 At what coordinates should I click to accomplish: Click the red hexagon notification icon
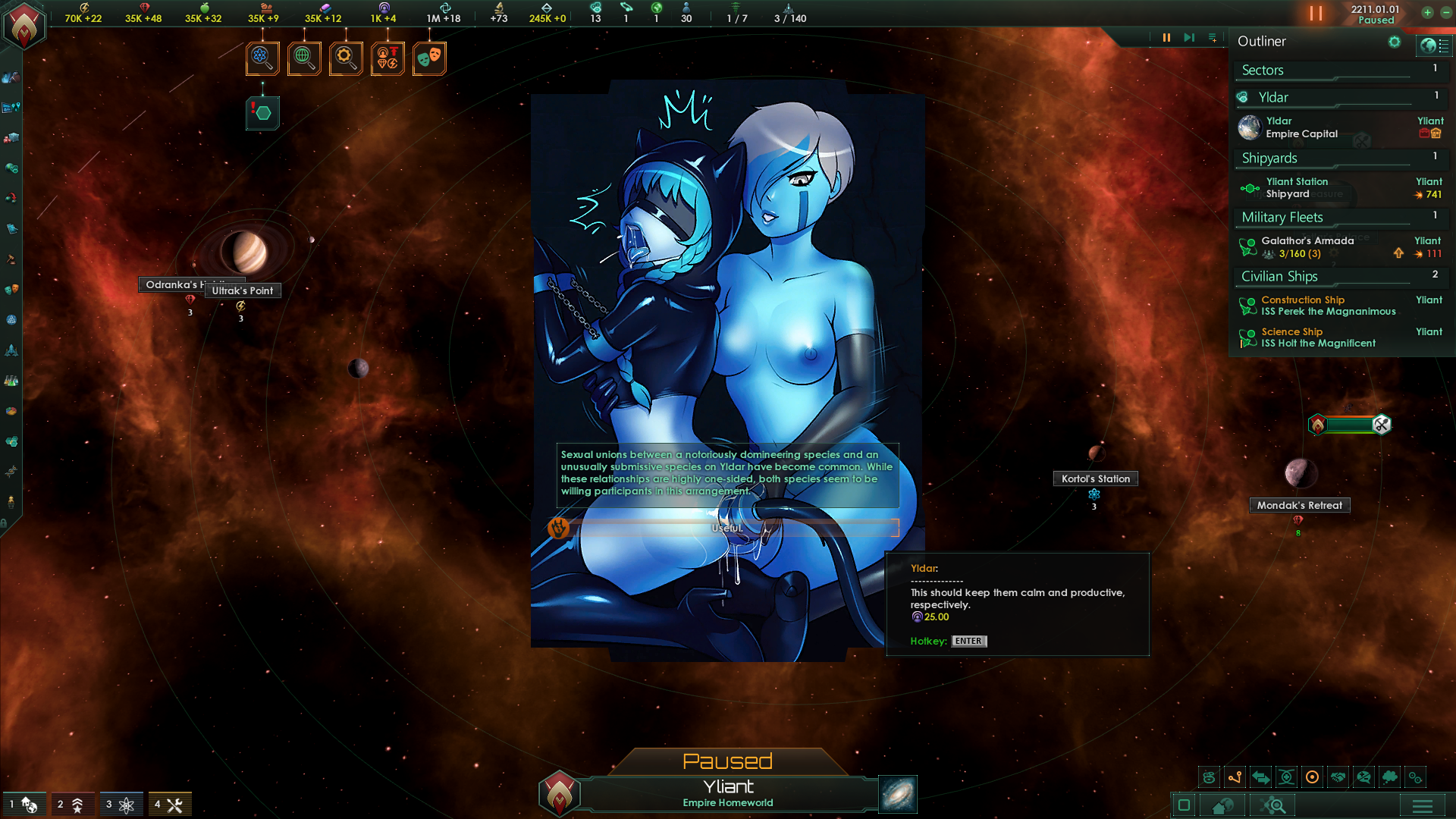coord(262,113)
